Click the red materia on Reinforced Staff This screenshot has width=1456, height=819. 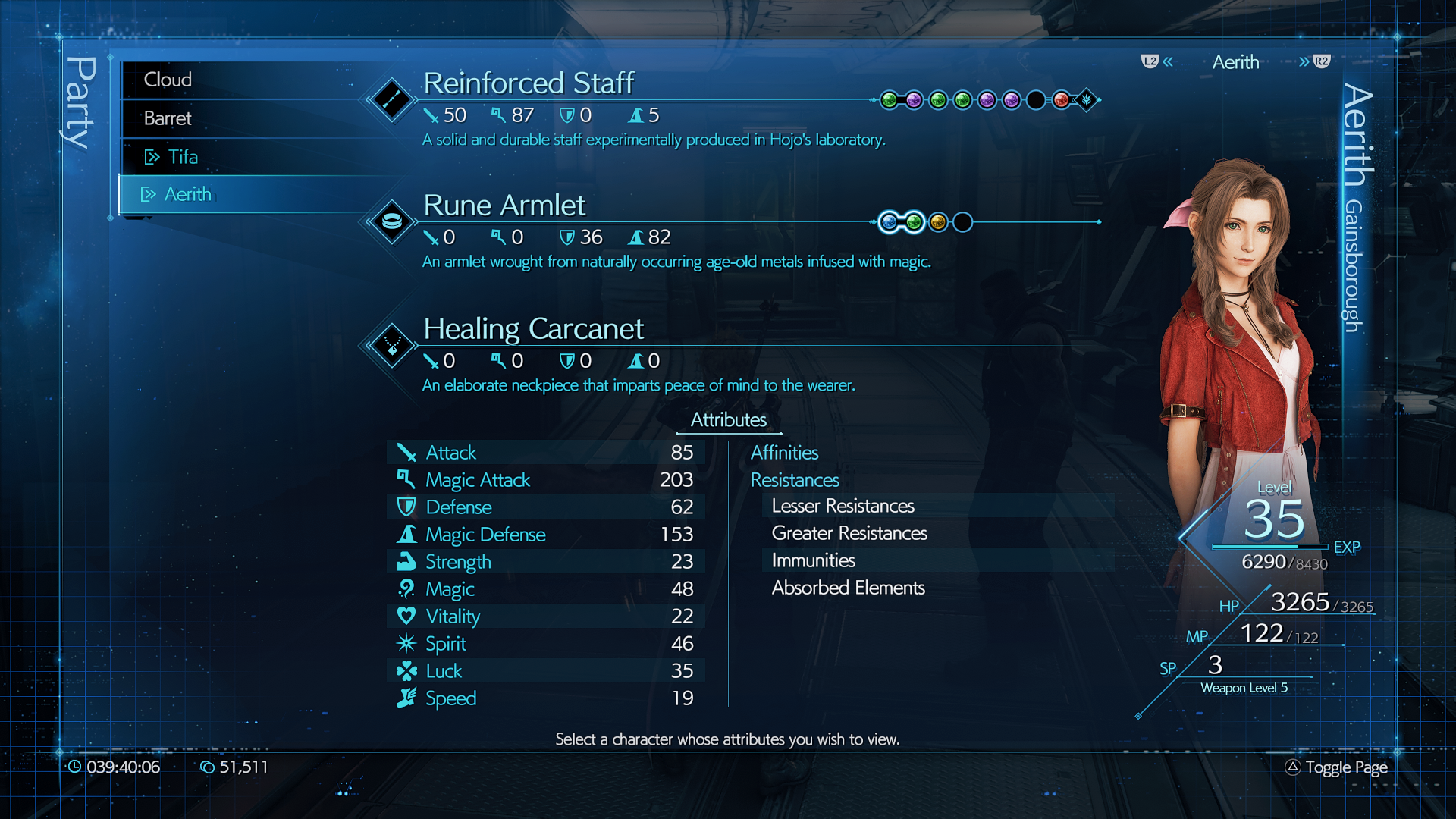(1061, 100)
